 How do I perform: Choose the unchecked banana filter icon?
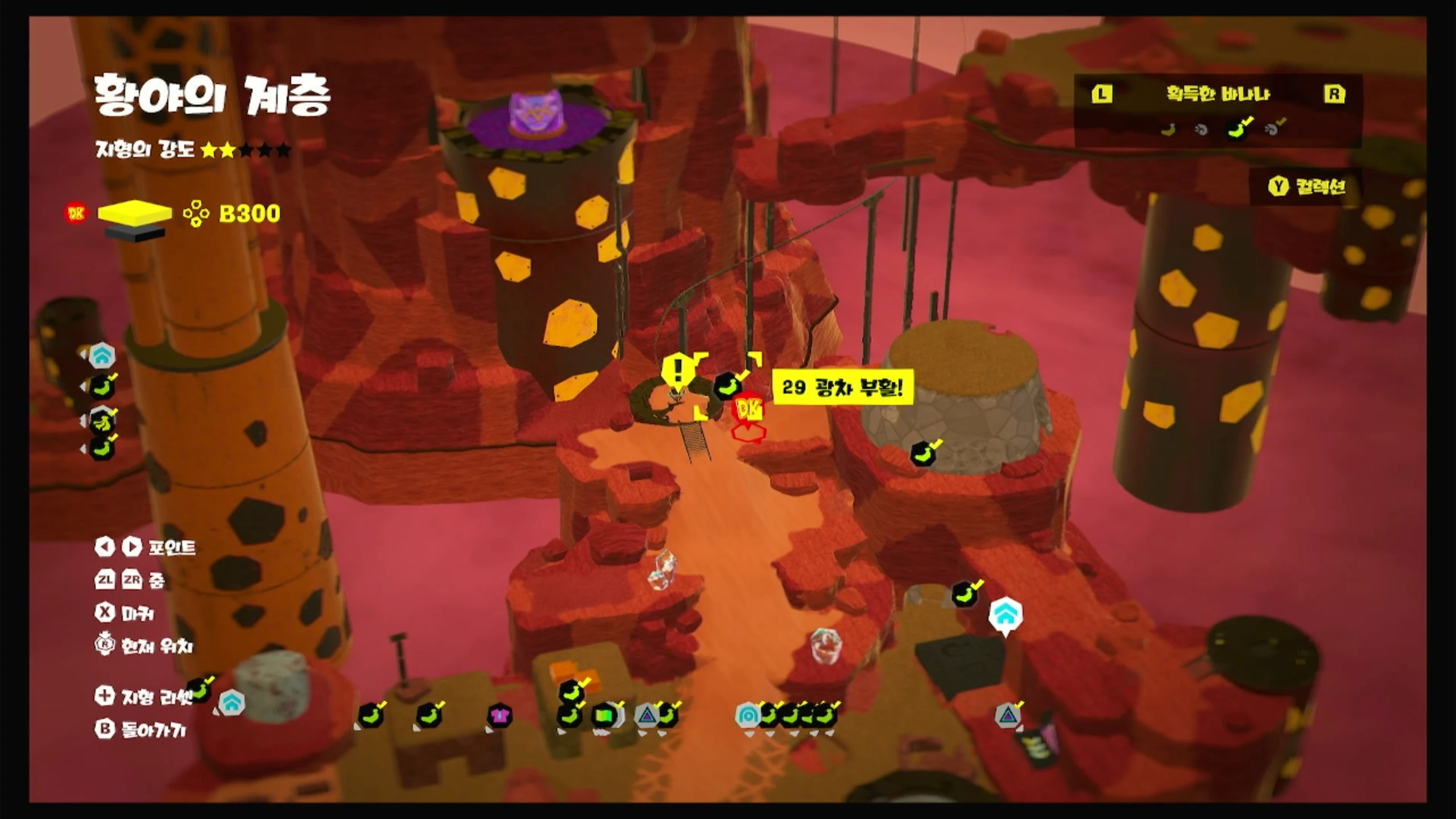(x=1168, y=130)
